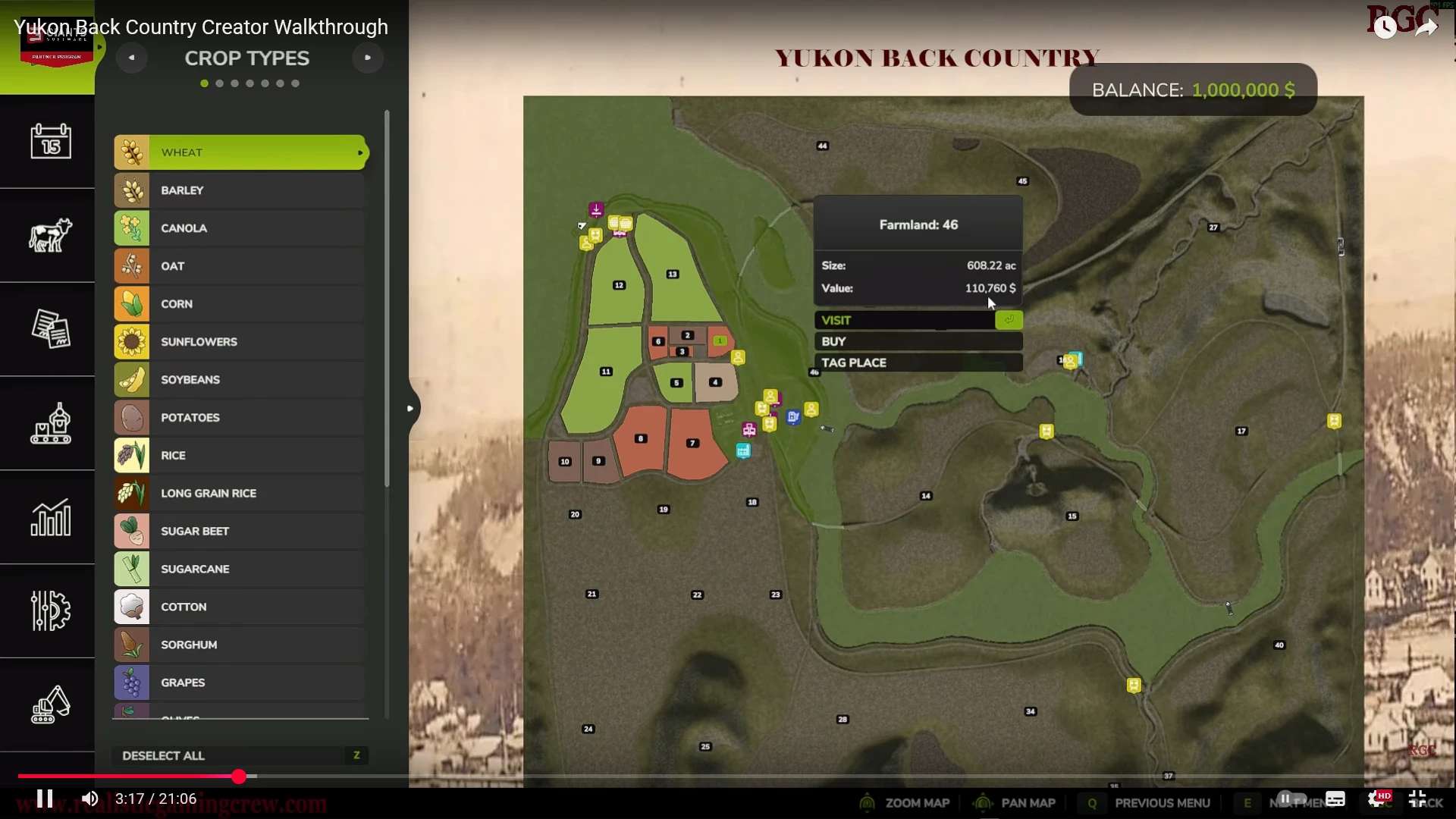Collapse the crop types side panel
The width and height of the screenshot is (1456, 819).
click(410, 409)
